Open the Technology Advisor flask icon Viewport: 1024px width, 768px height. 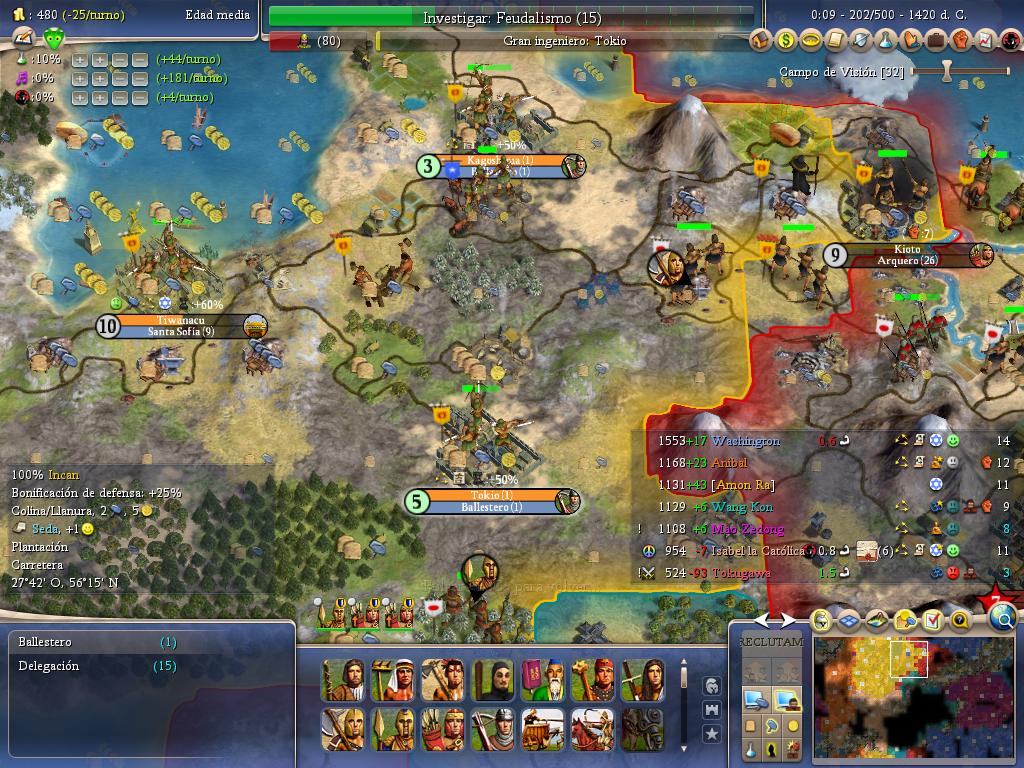(x=886, y=40)
